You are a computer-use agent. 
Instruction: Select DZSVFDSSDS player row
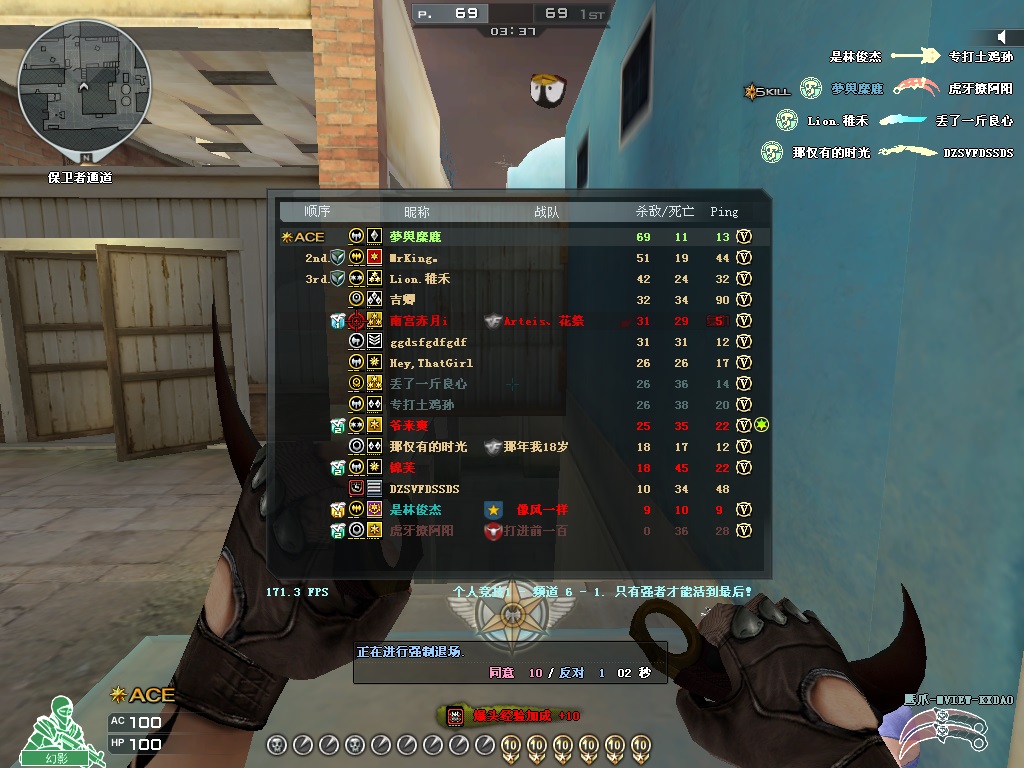point(424,489)
